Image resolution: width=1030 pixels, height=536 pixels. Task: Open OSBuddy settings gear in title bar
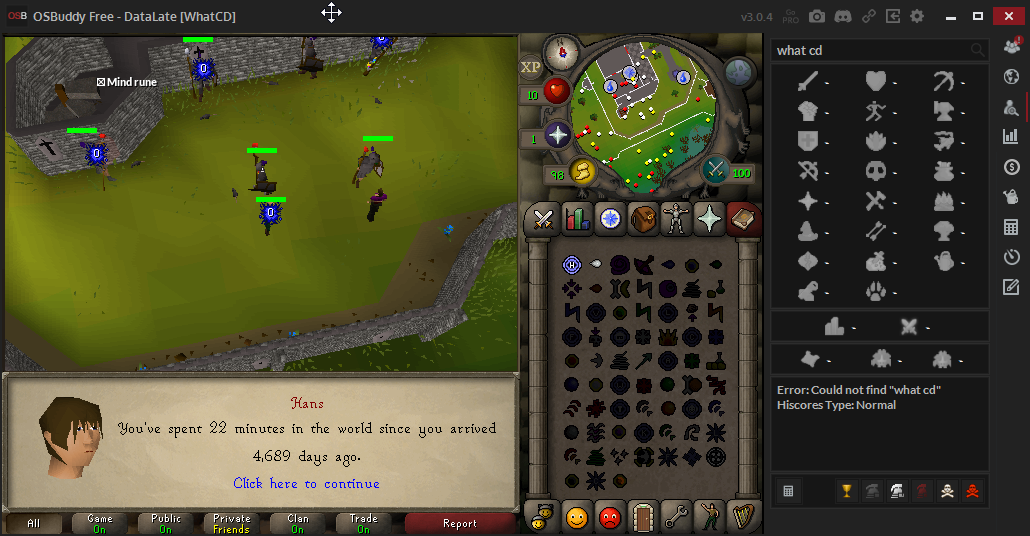[x=917, y=16]
